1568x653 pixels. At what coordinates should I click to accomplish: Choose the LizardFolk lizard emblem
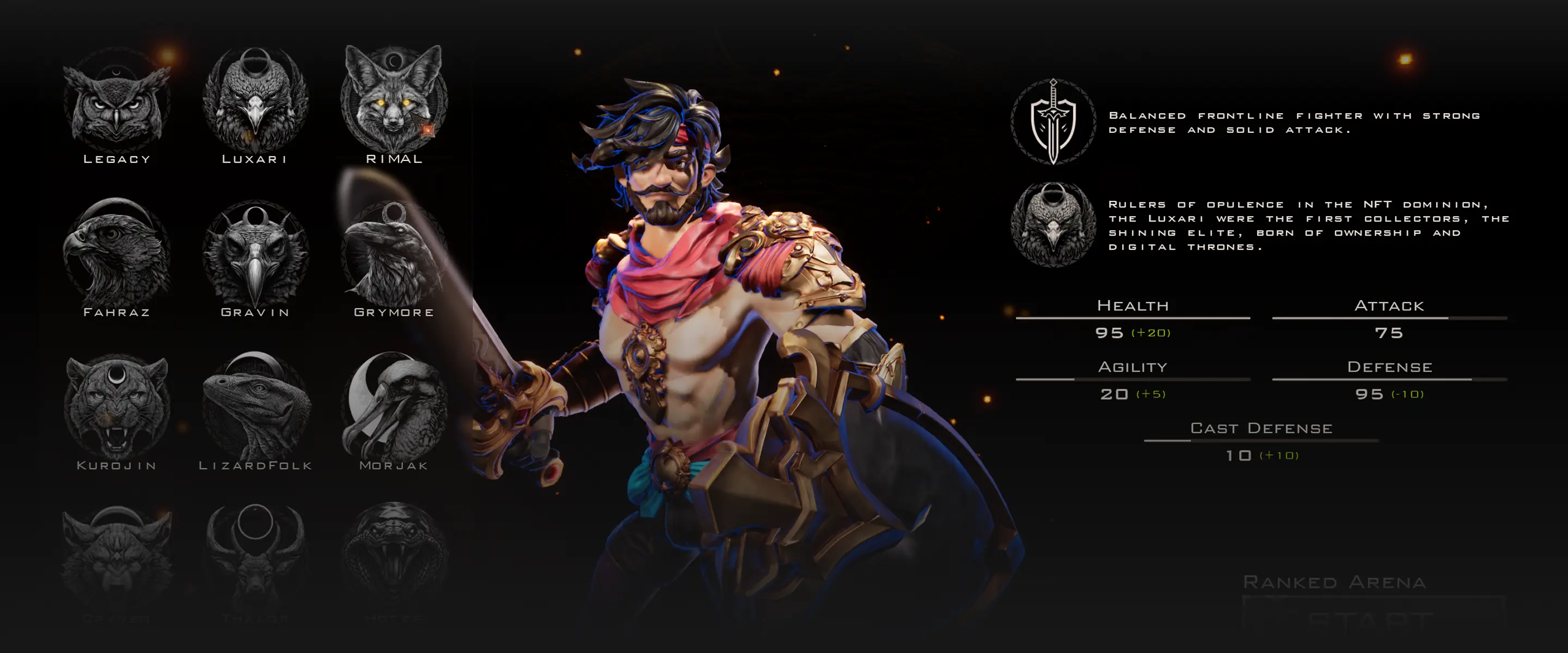pyautogui.click(x=255, y=406)
